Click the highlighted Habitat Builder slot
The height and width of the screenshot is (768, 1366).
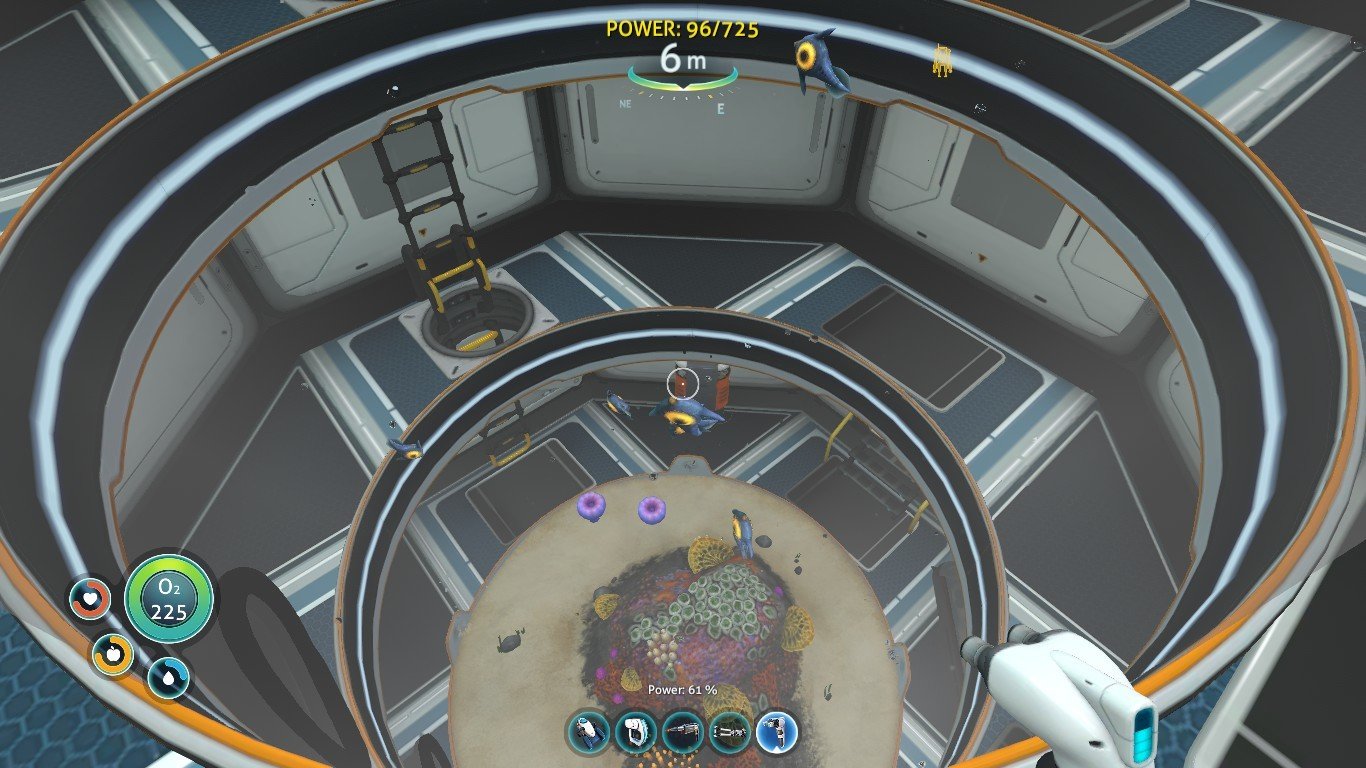775,733
